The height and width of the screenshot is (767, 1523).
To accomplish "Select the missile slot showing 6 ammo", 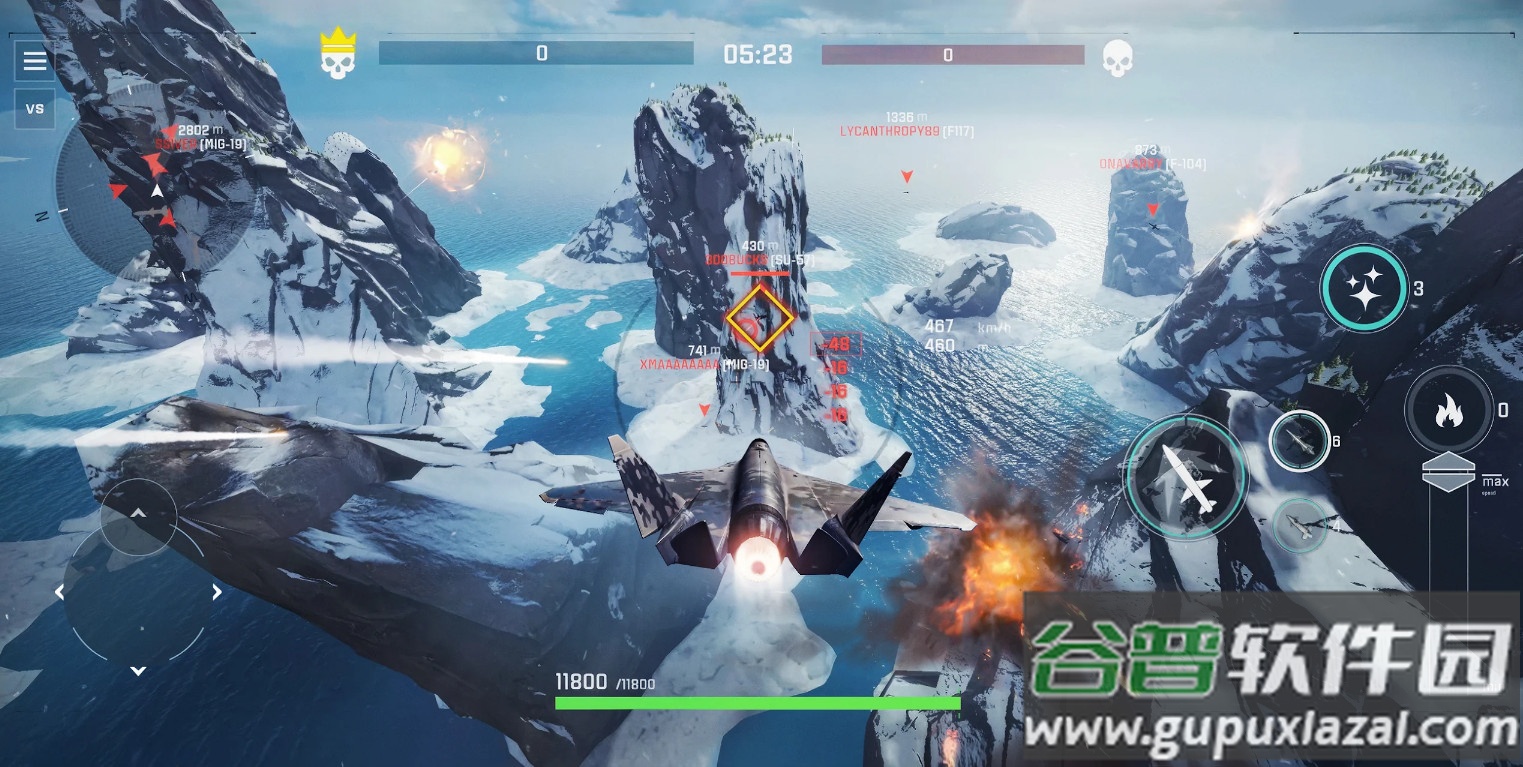I will (x=1299, y=440).
